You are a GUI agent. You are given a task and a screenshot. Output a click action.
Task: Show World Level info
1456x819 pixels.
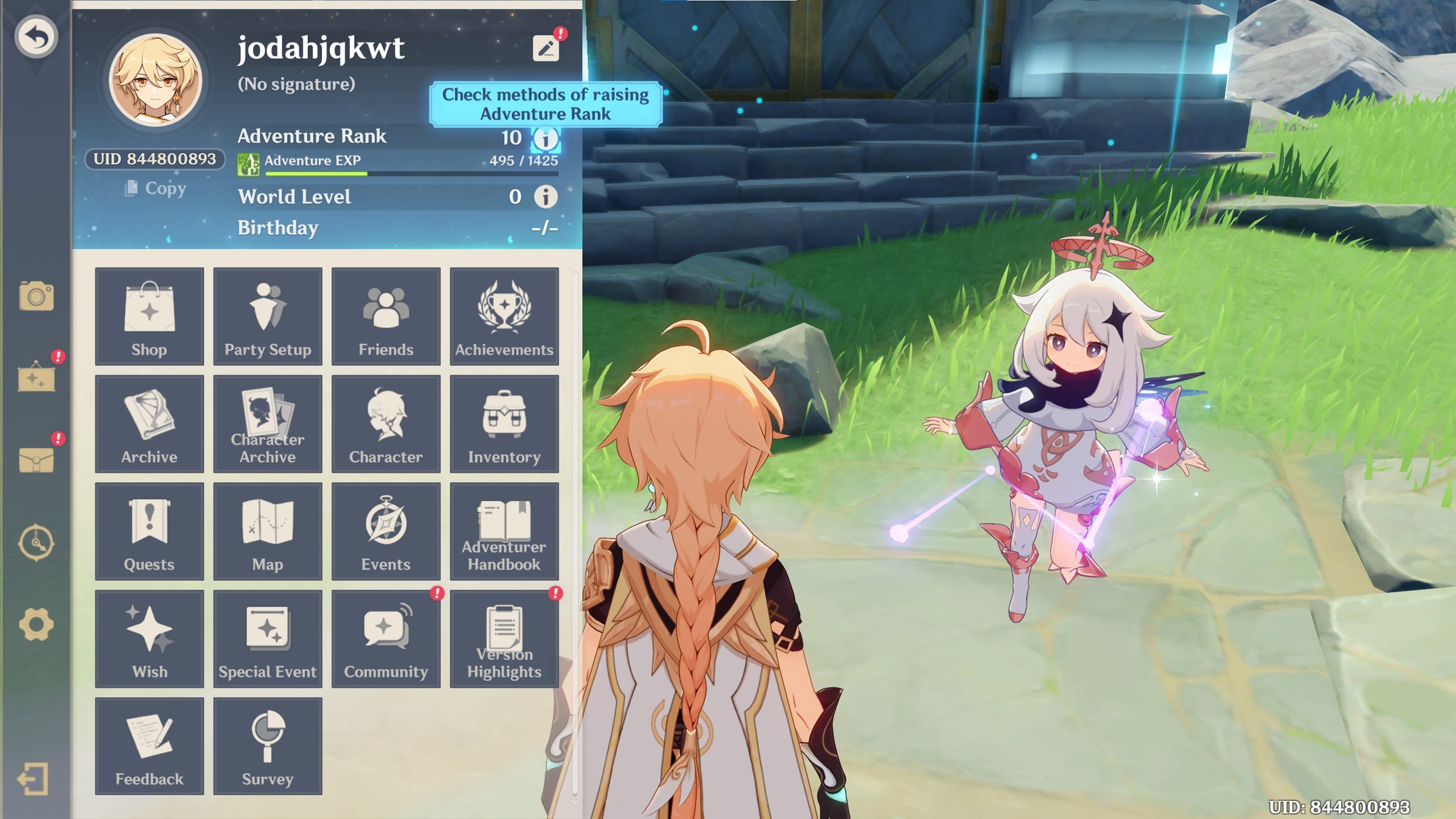pyautogui.click(x=545, y=197)
